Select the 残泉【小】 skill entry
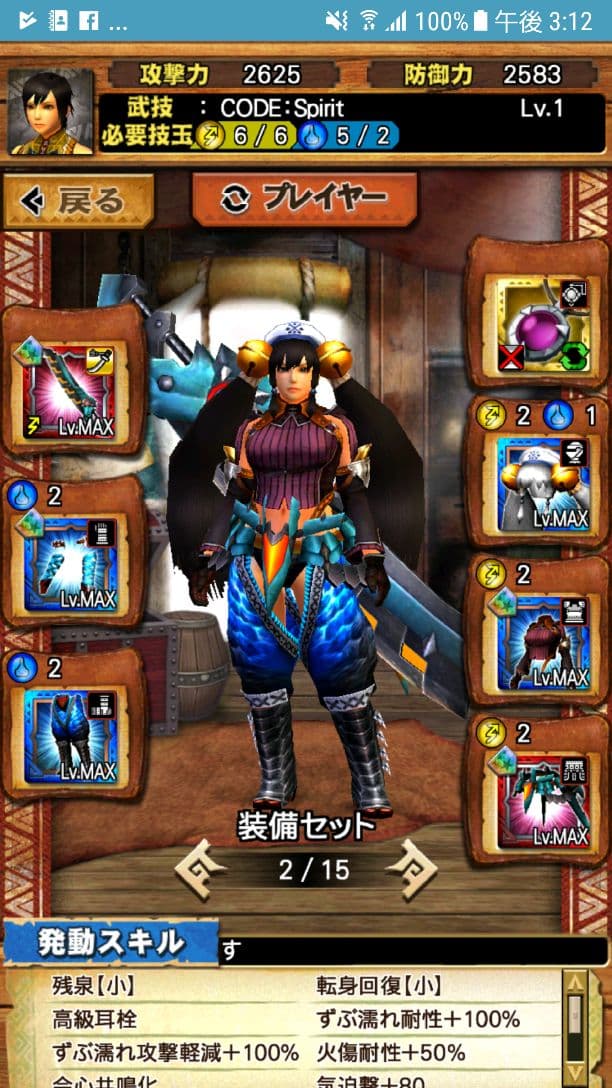Screen dimensions: 612x1088 (x=95, y=987)
